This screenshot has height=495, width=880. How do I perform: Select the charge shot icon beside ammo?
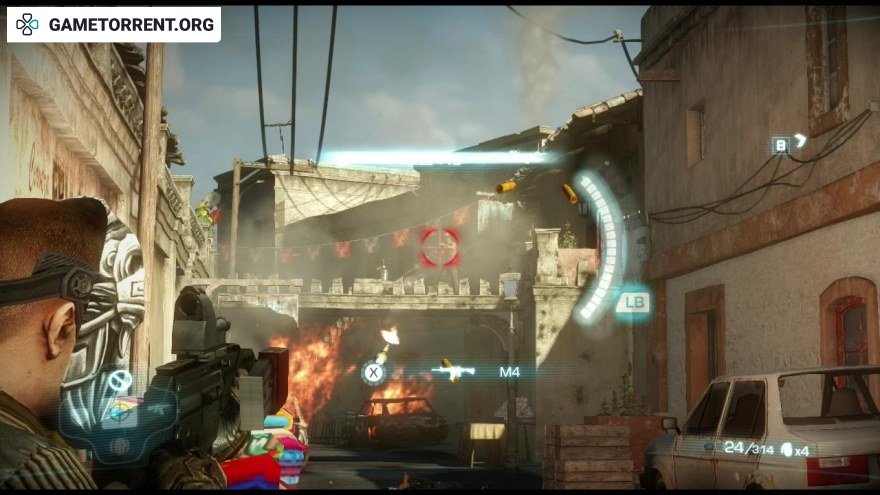click(x=786, y=450)
